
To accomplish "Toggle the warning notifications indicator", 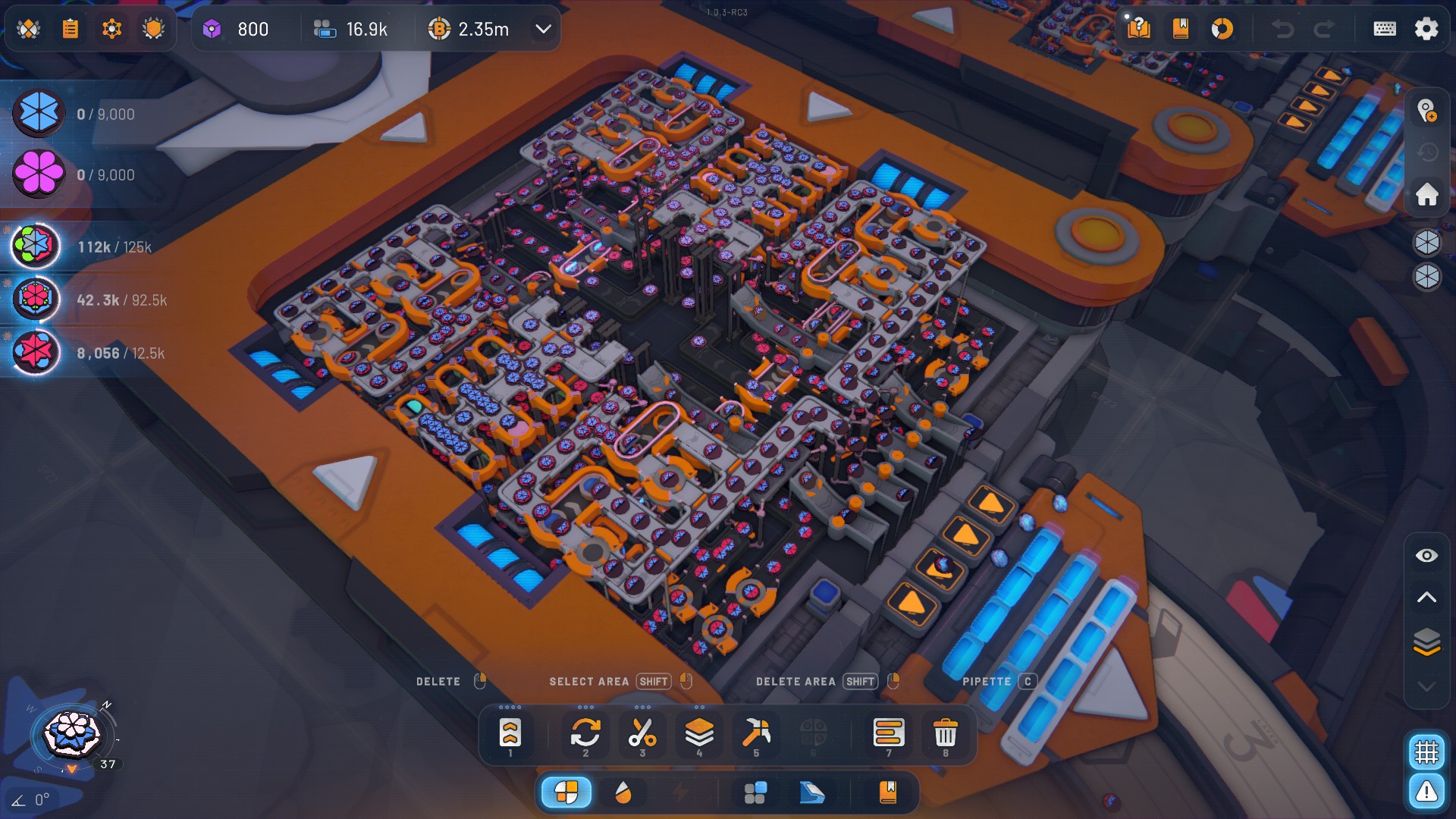I will (x=1426, y=791).
